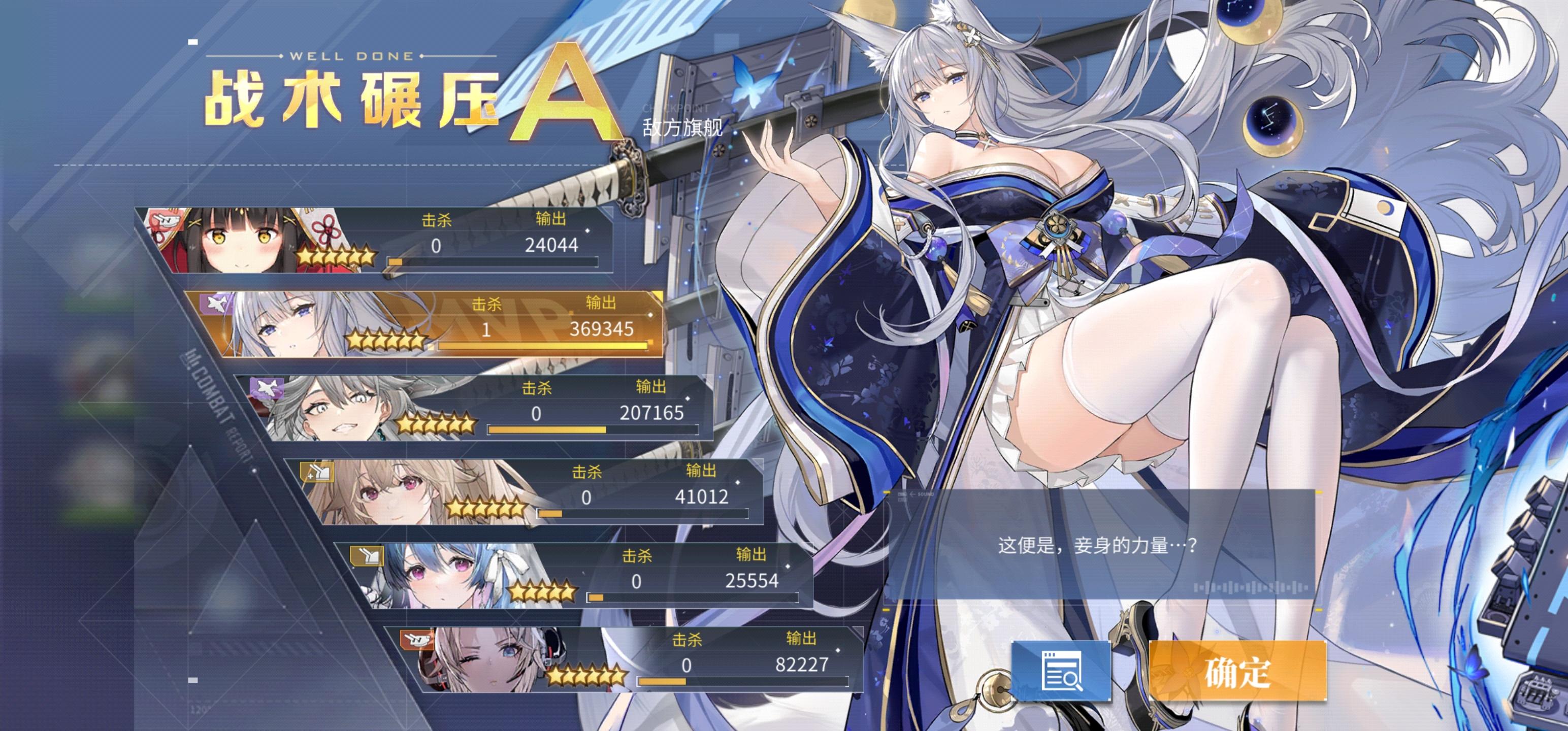Screen dimensions: 1568x731
Task: Select the gun turret icon on the fourth ship row
Action: click(x=316, y=472)
